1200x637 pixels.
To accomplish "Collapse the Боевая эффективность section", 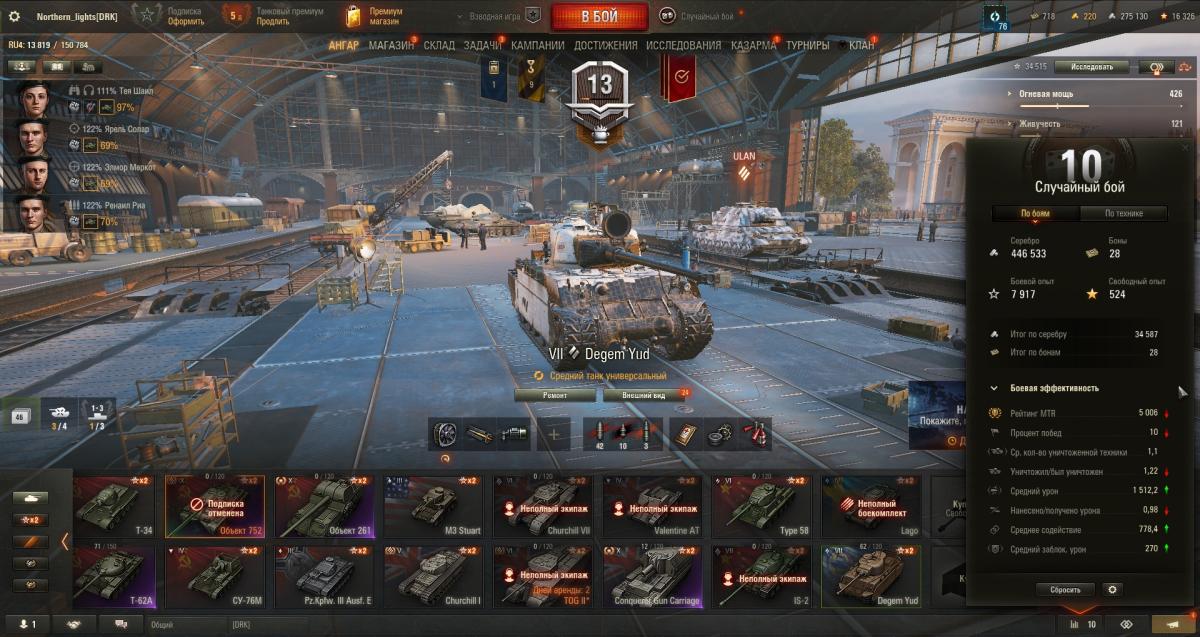I will point(993,388).
